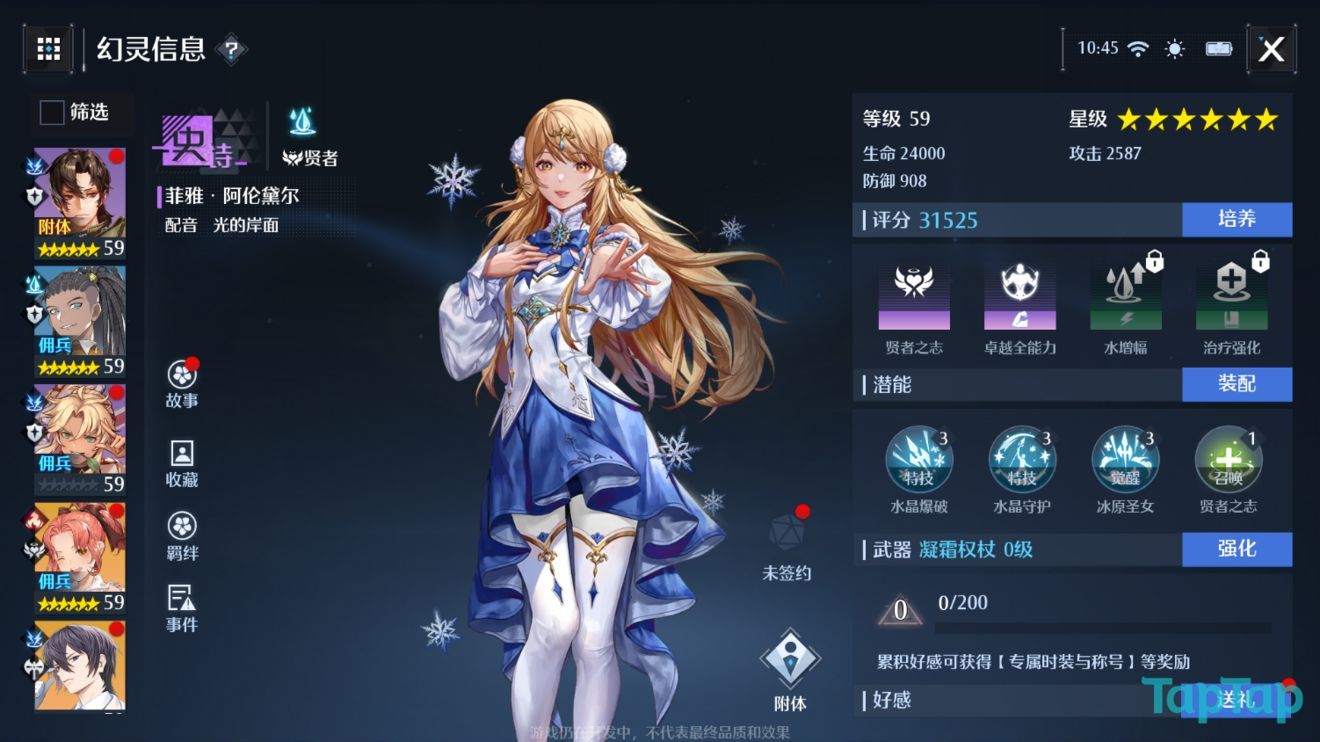Select the 水晶爆破 special skill icon

pos(922,460)
